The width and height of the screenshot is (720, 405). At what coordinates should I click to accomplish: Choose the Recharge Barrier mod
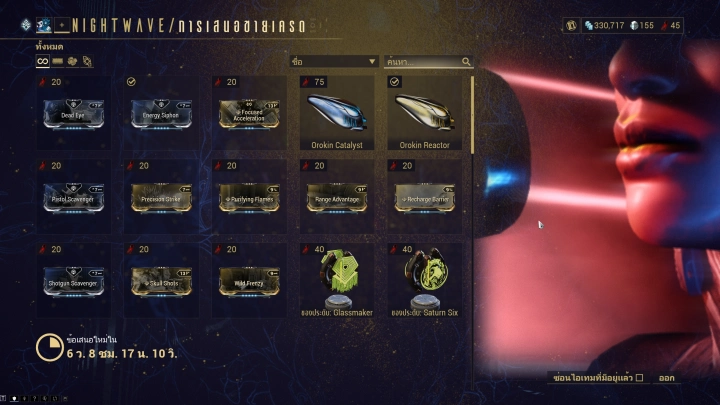422,196
